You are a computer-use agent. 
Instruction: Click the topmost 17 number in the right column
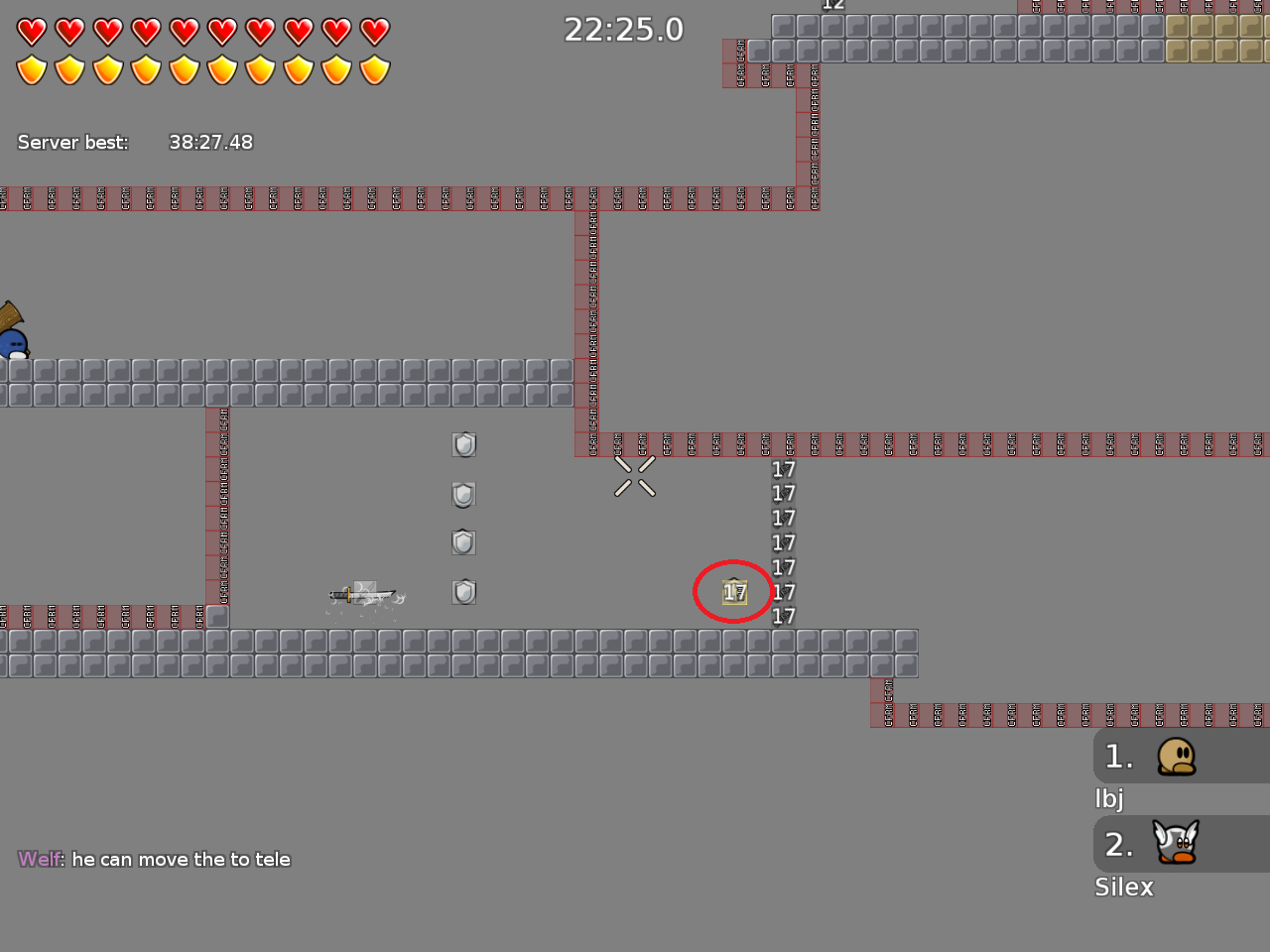[x=782, y=469]
